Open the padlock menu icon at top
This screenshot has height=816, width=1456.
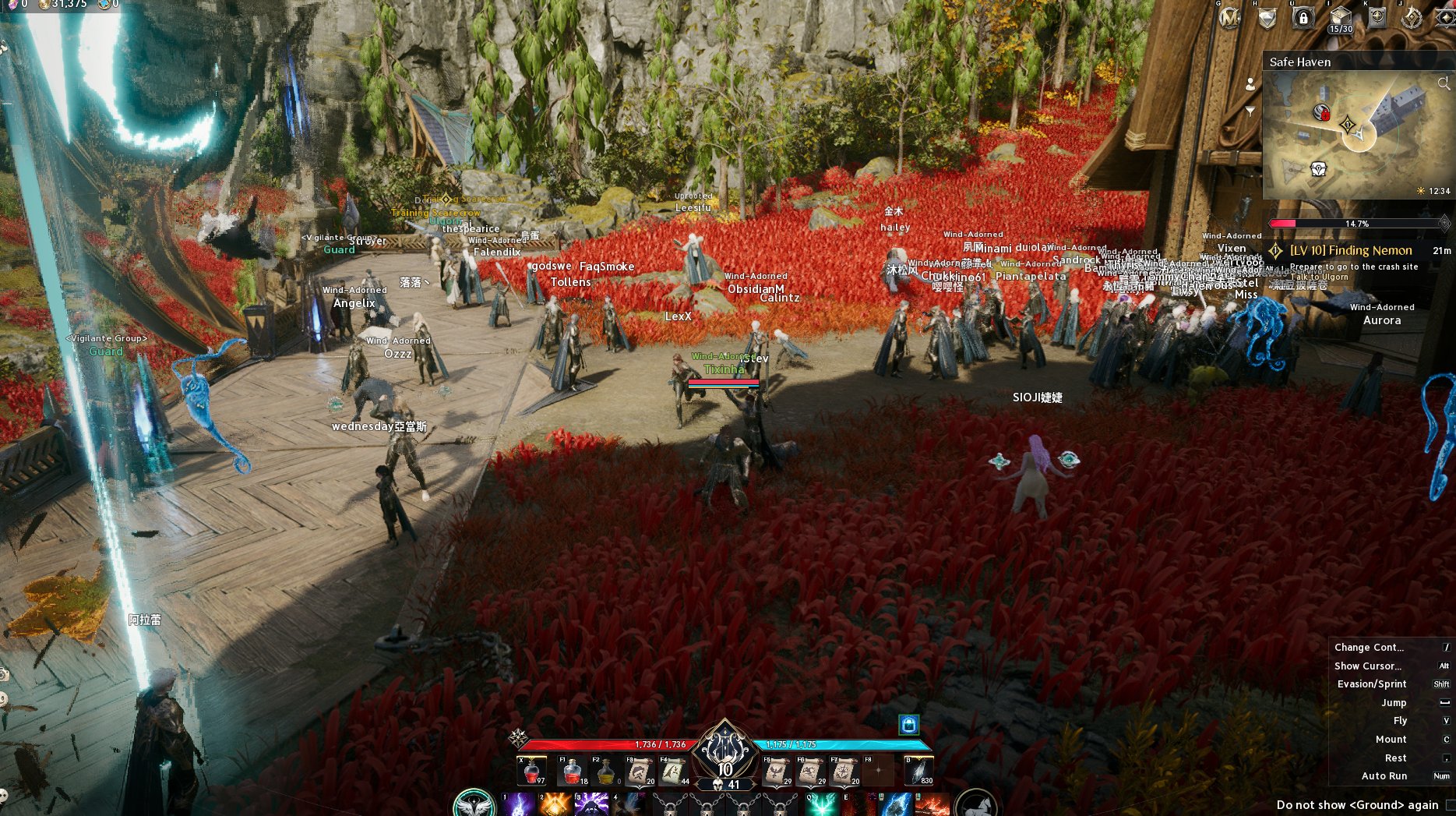1303,17
